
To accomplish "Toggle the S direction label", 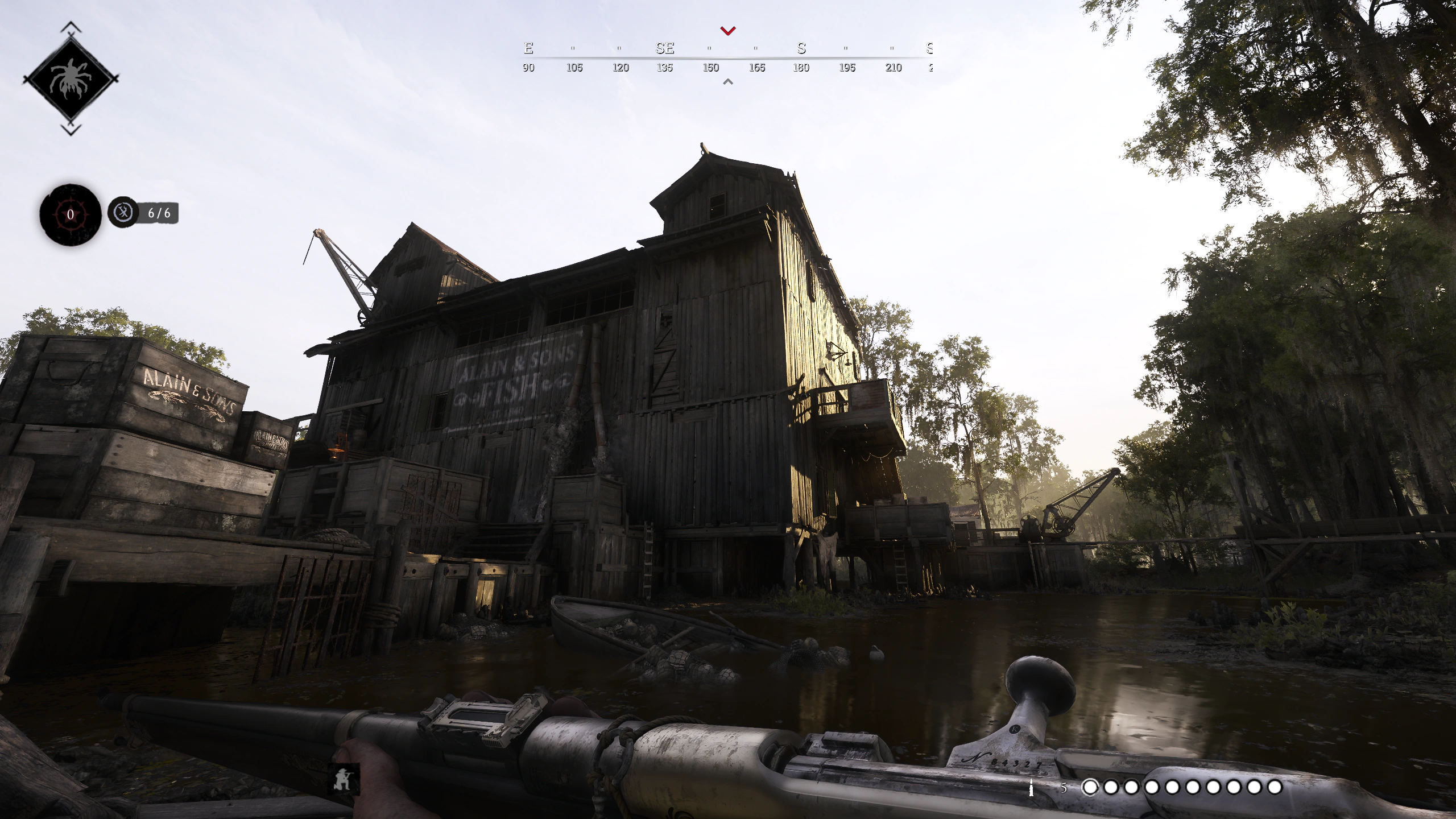I will (x=801, y=48).
